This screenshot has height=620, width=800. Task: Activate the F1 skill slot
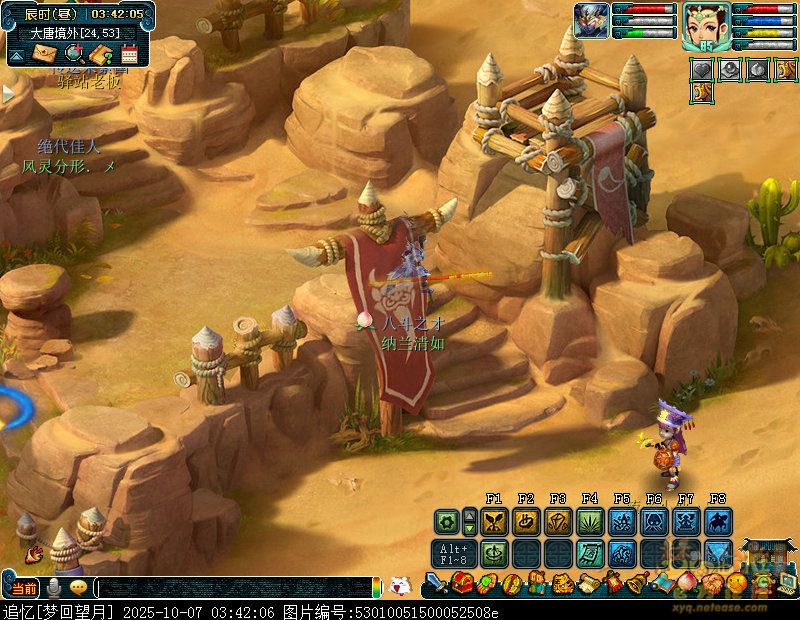[x=494, y=521]
